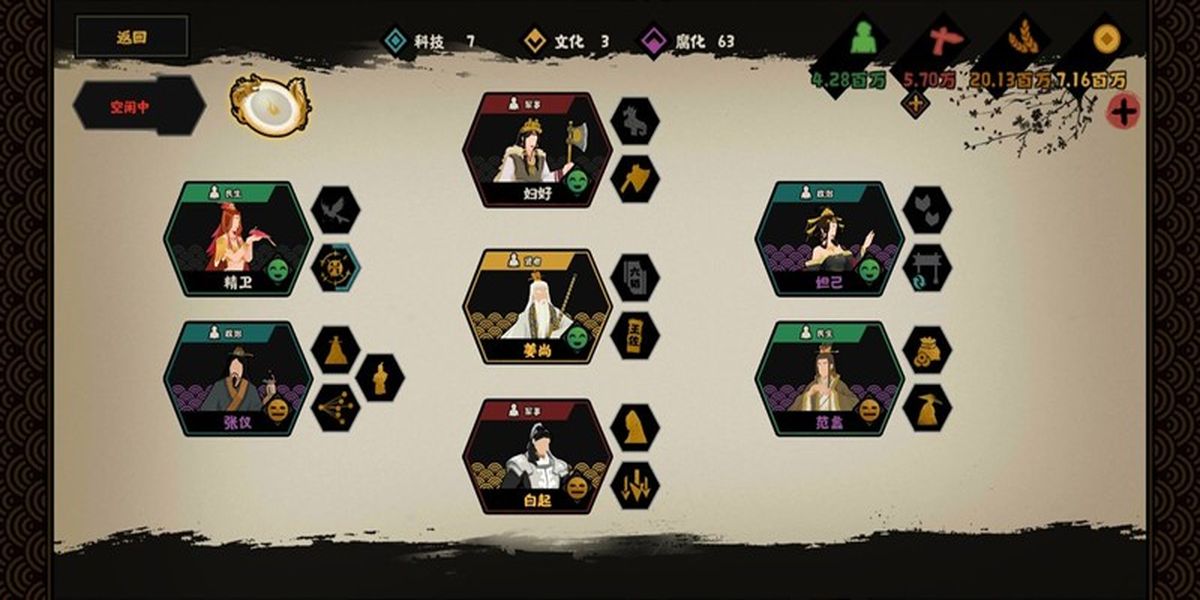Select the 白起 general card

click(x=537, y=456)
